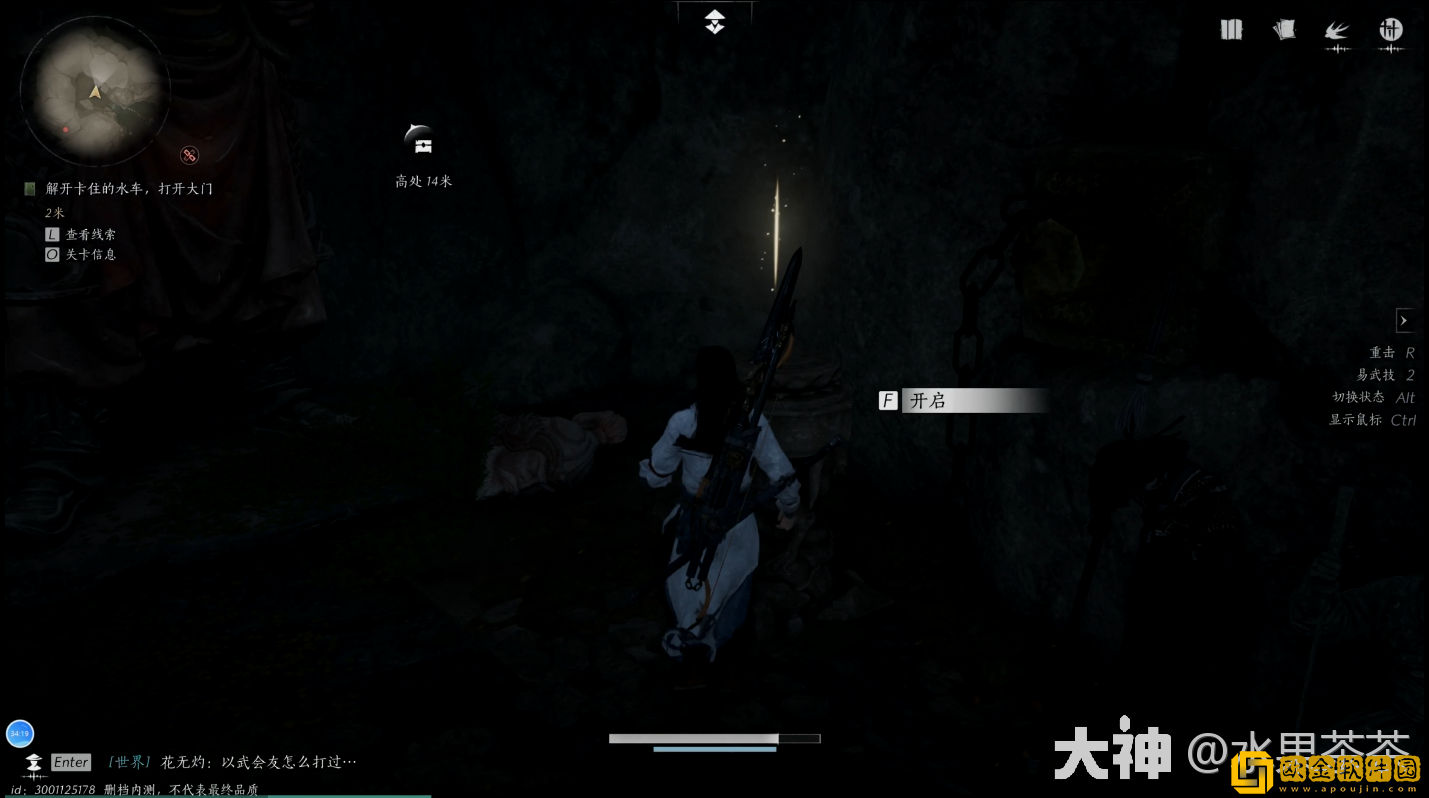
Task: Open the swallow bird icon menu
Action: tap(1337, 31)
